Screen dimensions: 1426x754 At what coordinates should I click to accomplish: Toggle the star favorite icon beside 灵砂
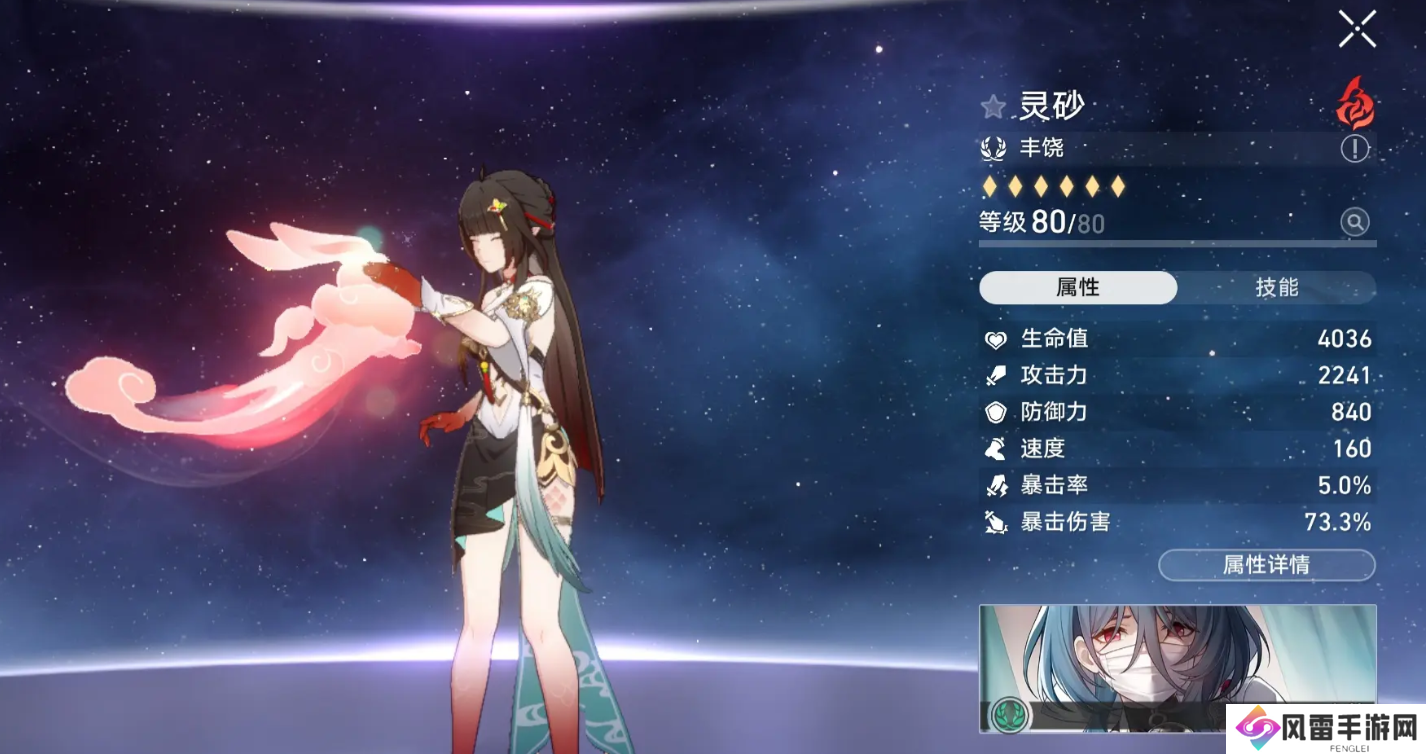tap(993, 106)
